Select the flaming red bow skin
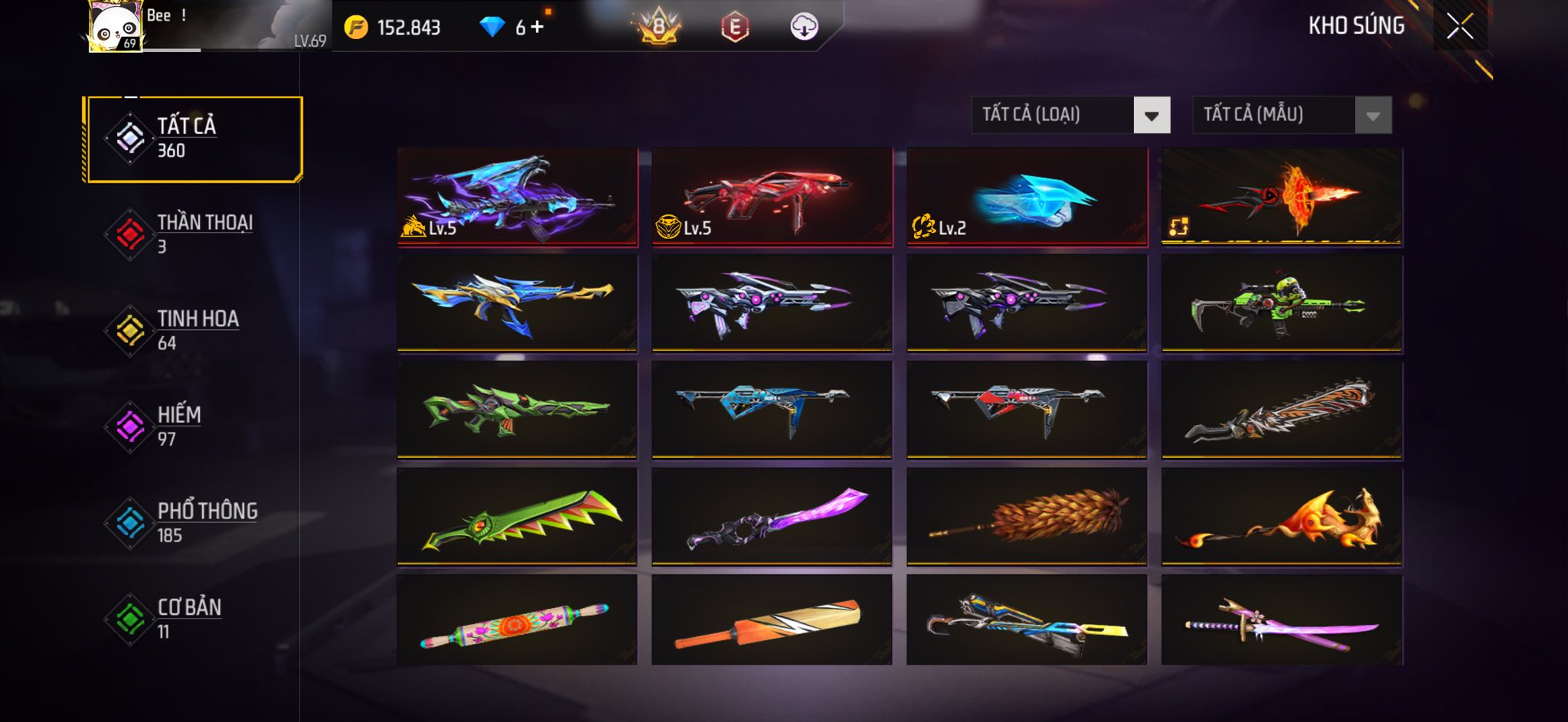1568x722 pixels. coord(1282,197)
